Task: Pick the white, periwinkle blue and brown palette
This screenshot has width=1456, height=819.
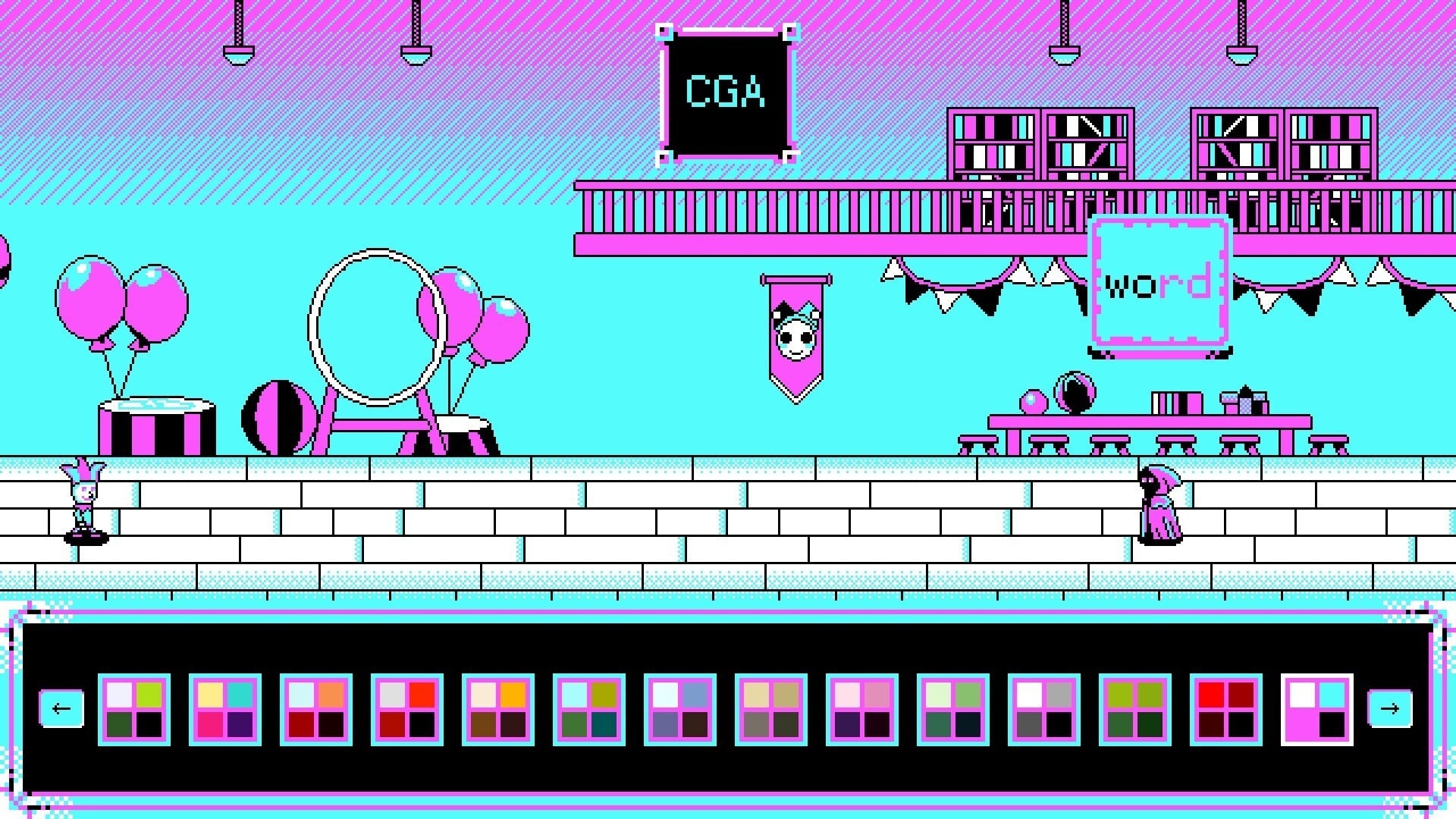Action: [x=680, y=710]
